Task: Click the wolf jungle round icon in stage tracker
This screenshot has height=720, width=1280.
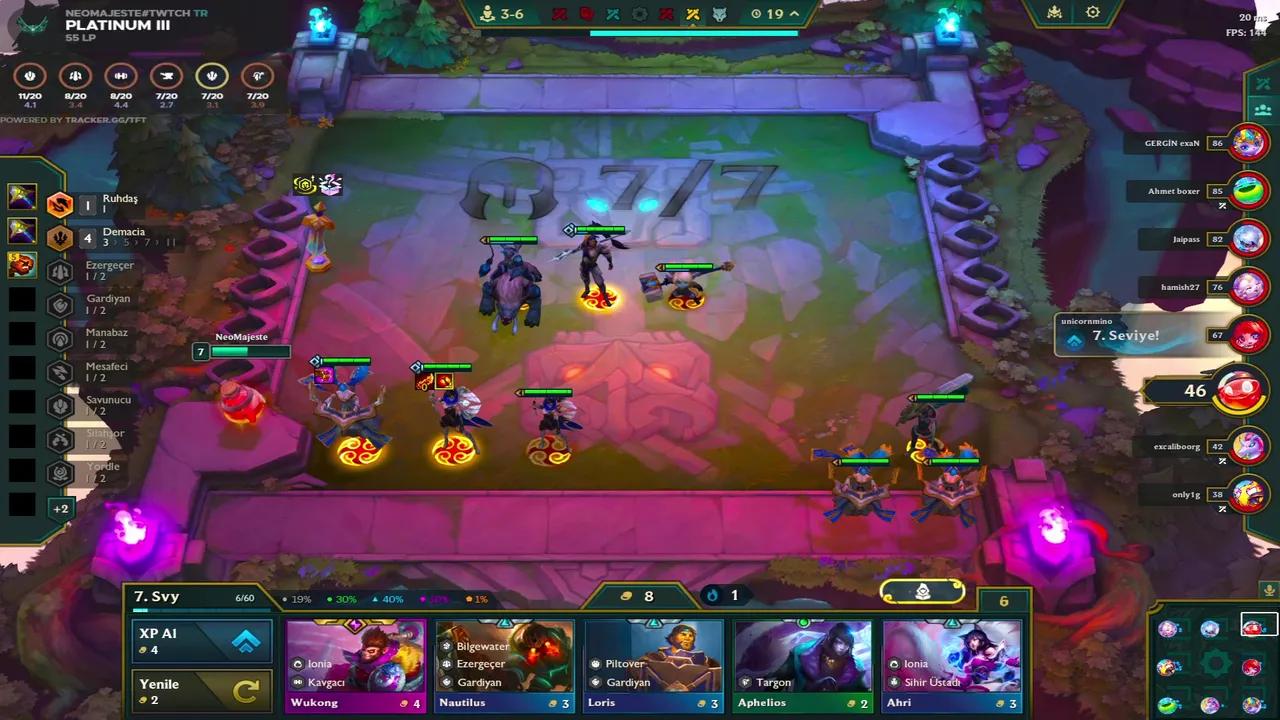Action: (719, 13)
